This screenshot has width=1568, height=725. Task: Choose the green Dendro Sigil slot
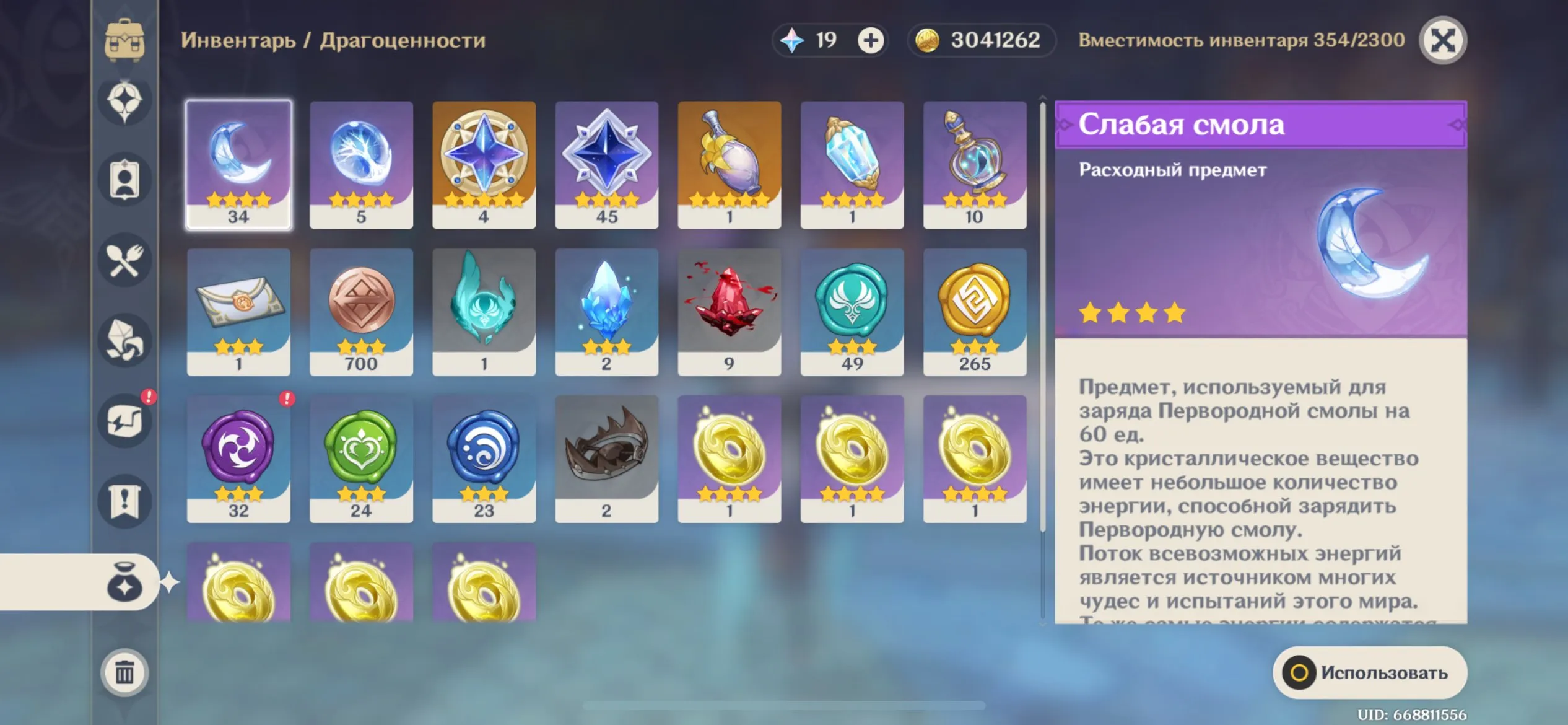click(361, 459)
